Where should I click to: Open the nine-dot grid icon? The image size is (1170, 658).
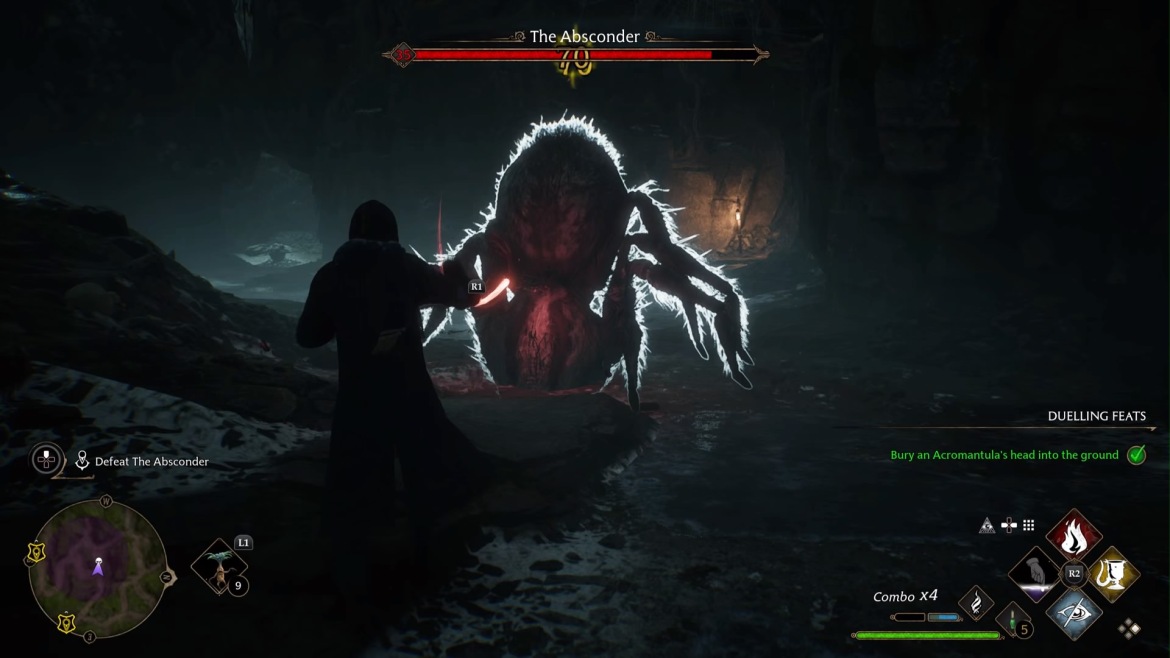pyautogui.click(x=1028, y=525)
